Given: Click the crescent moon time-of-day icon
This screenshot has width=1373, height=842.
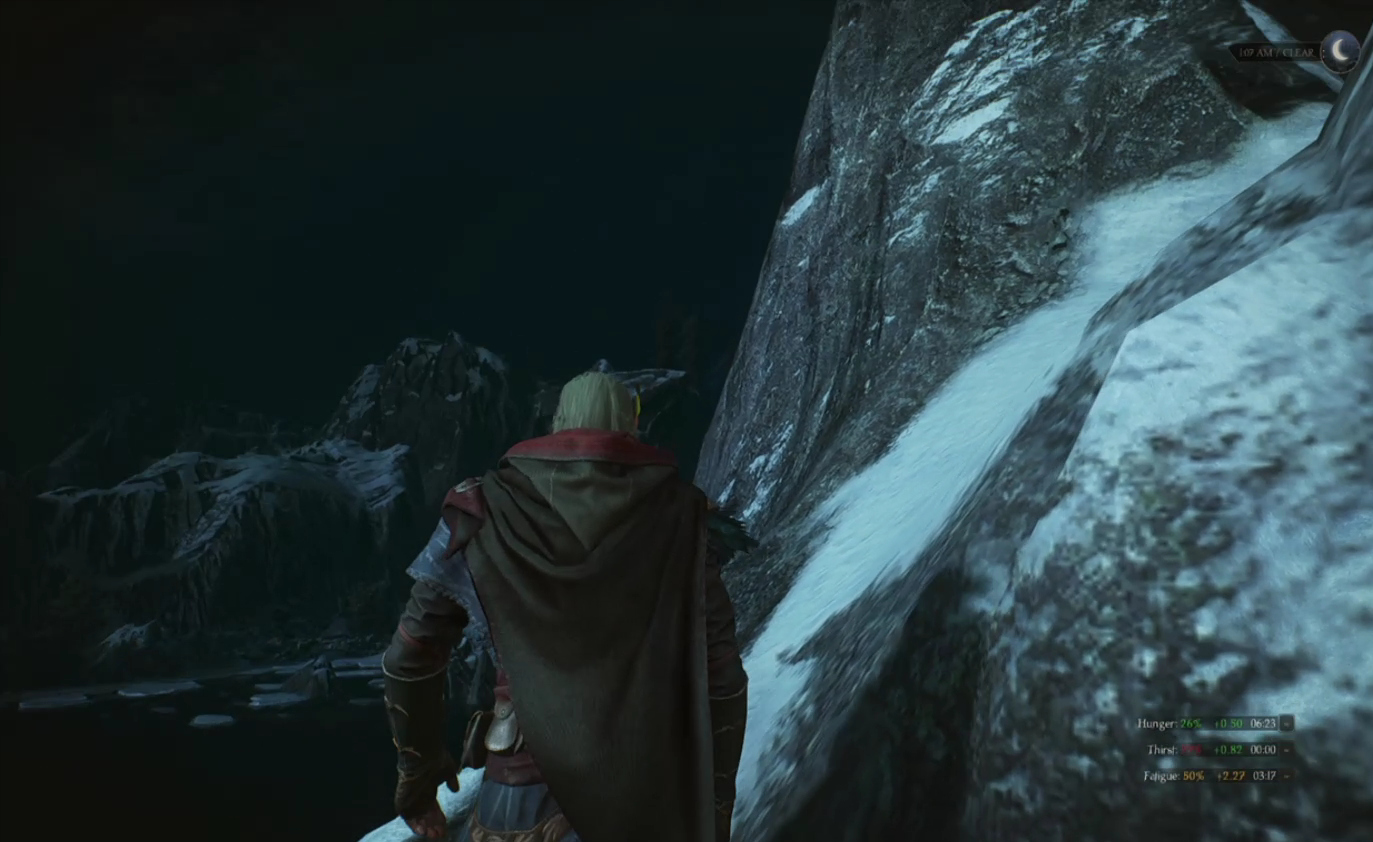Looking at the screenshot, I should point(1339,50).
